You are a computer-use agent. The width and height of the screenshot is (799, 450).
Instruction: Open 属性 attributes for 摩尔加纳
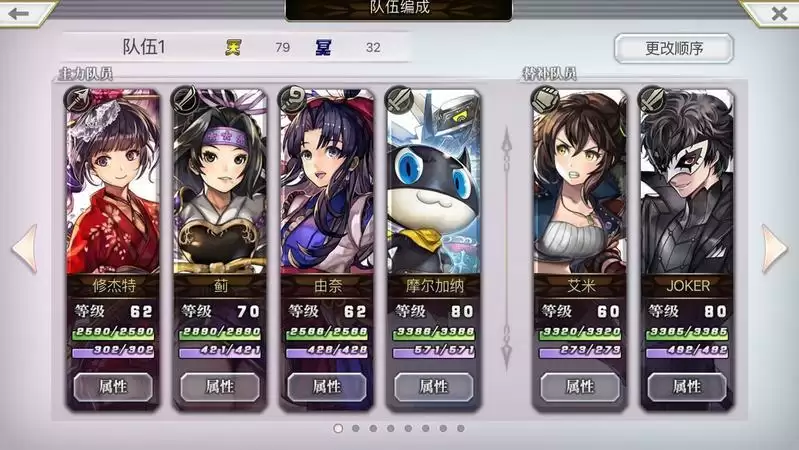click(x=434, y=386)
